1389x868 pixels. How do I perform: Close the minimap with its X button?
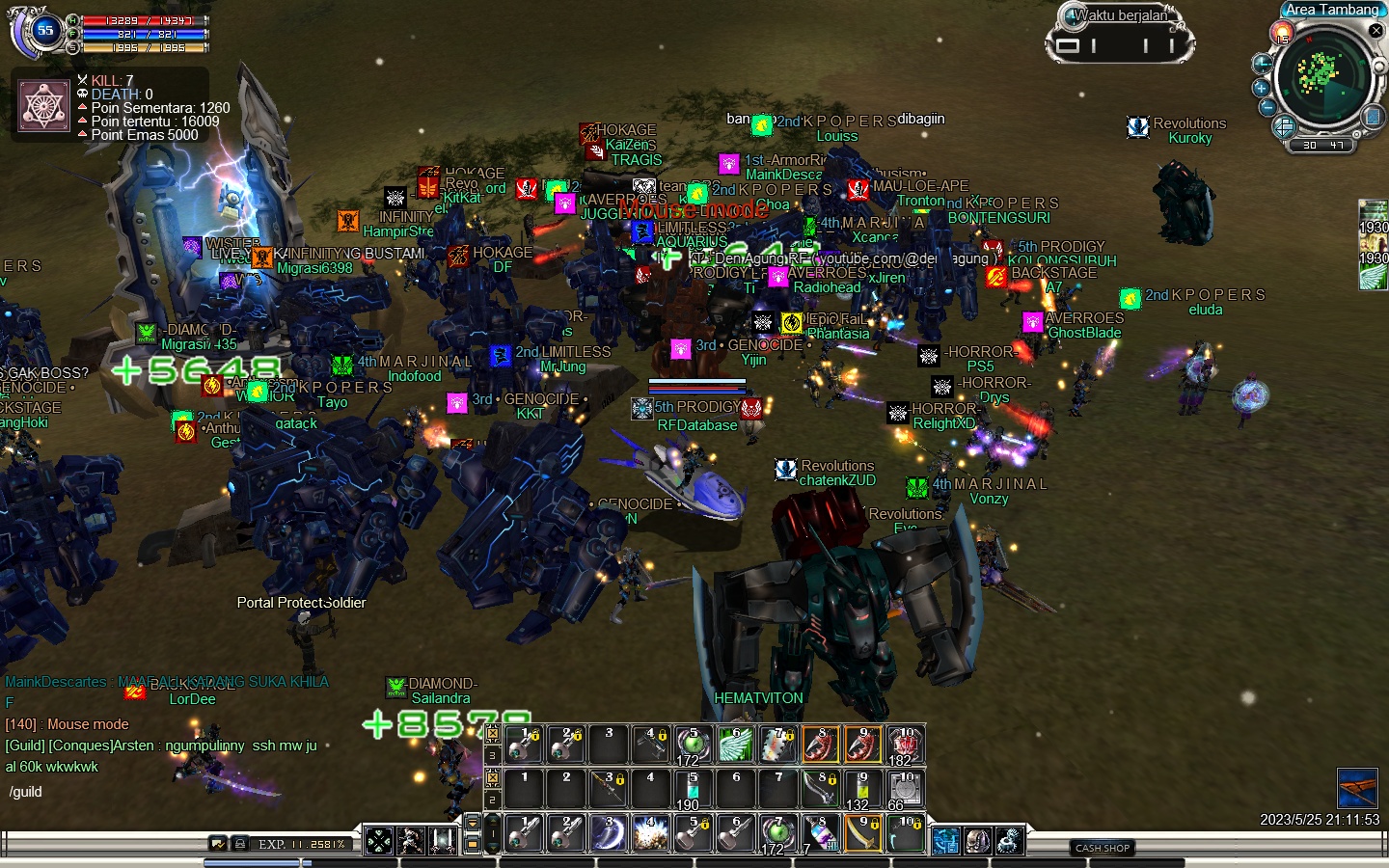pyautogui.click(x=1376, y=31)
